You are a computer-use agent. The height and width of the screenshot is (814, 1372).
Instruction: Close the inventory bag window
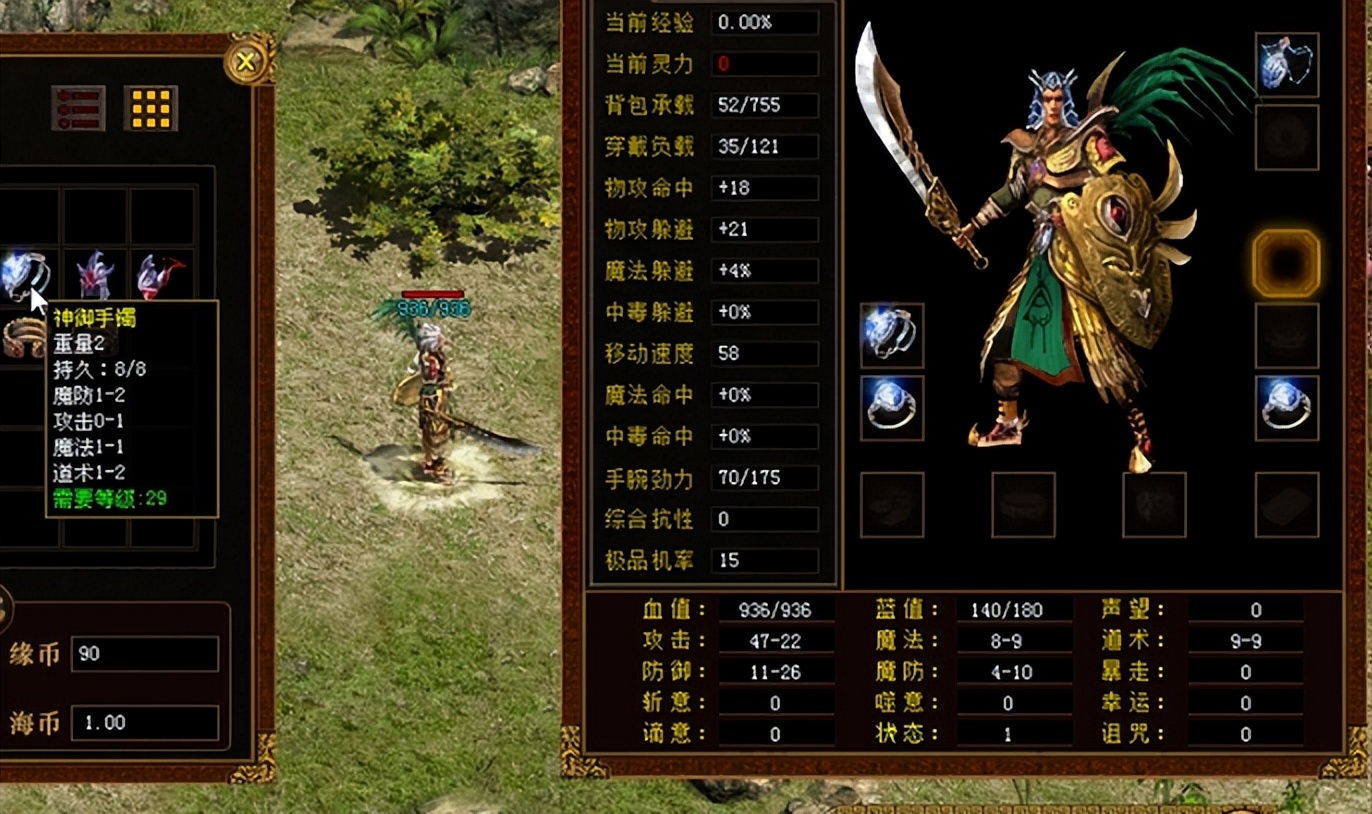[x=245, y=62]
